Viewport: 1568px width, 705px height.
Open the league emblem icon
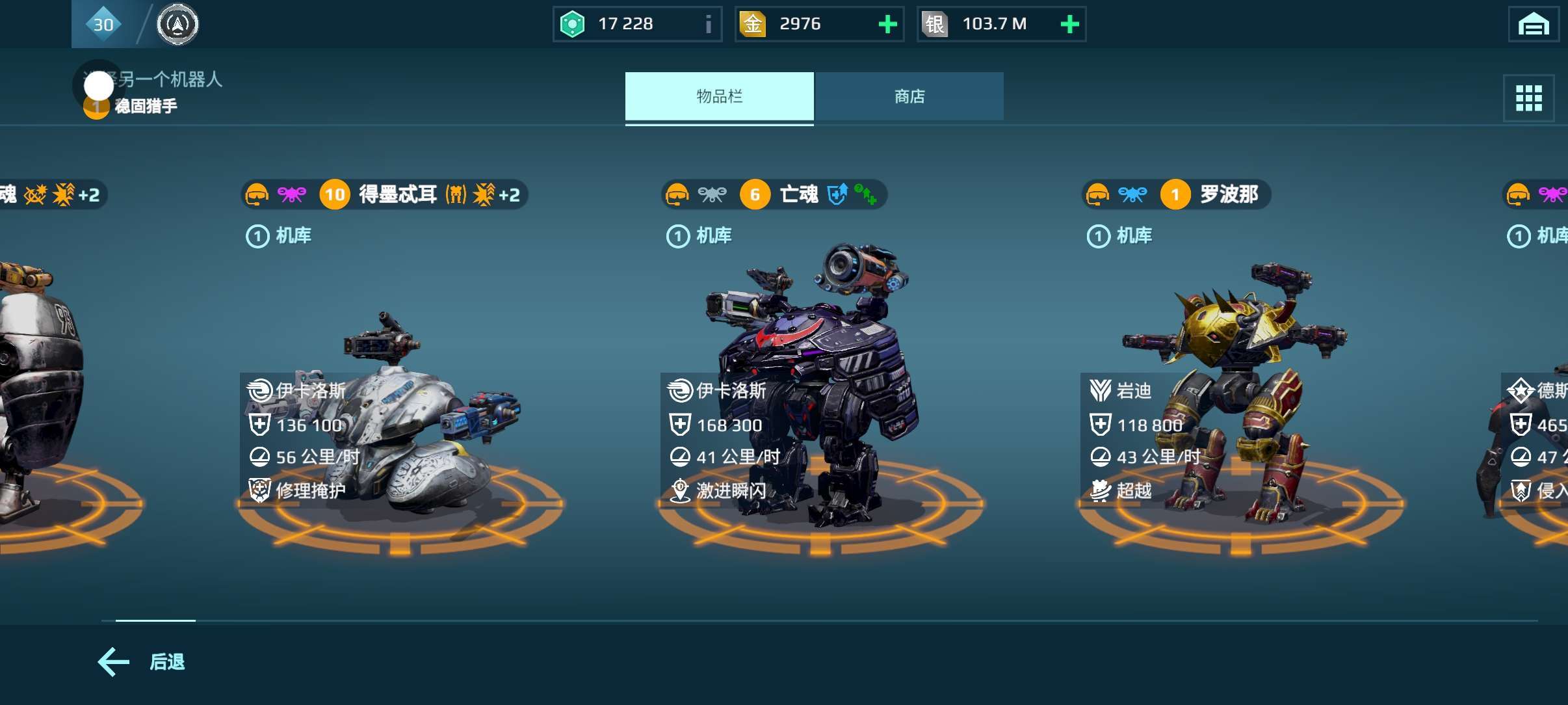click(177, 25)
